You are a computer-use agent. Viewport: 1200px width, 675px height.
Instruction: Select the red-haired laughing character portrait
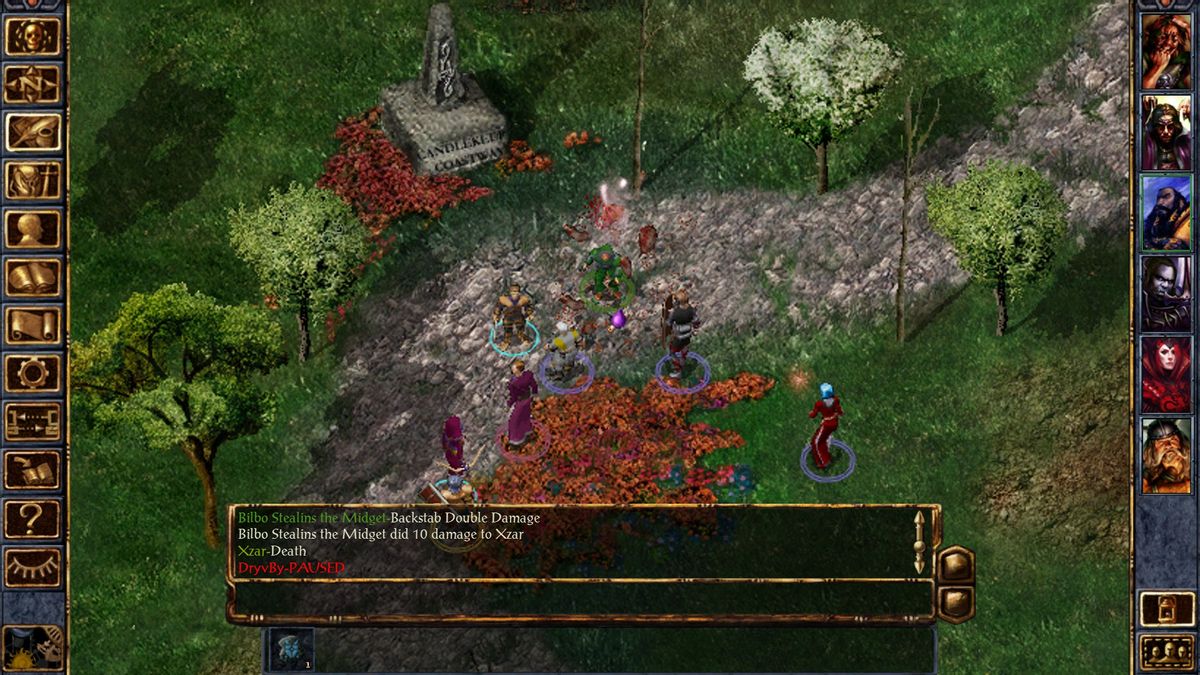tap(1166, 51)
